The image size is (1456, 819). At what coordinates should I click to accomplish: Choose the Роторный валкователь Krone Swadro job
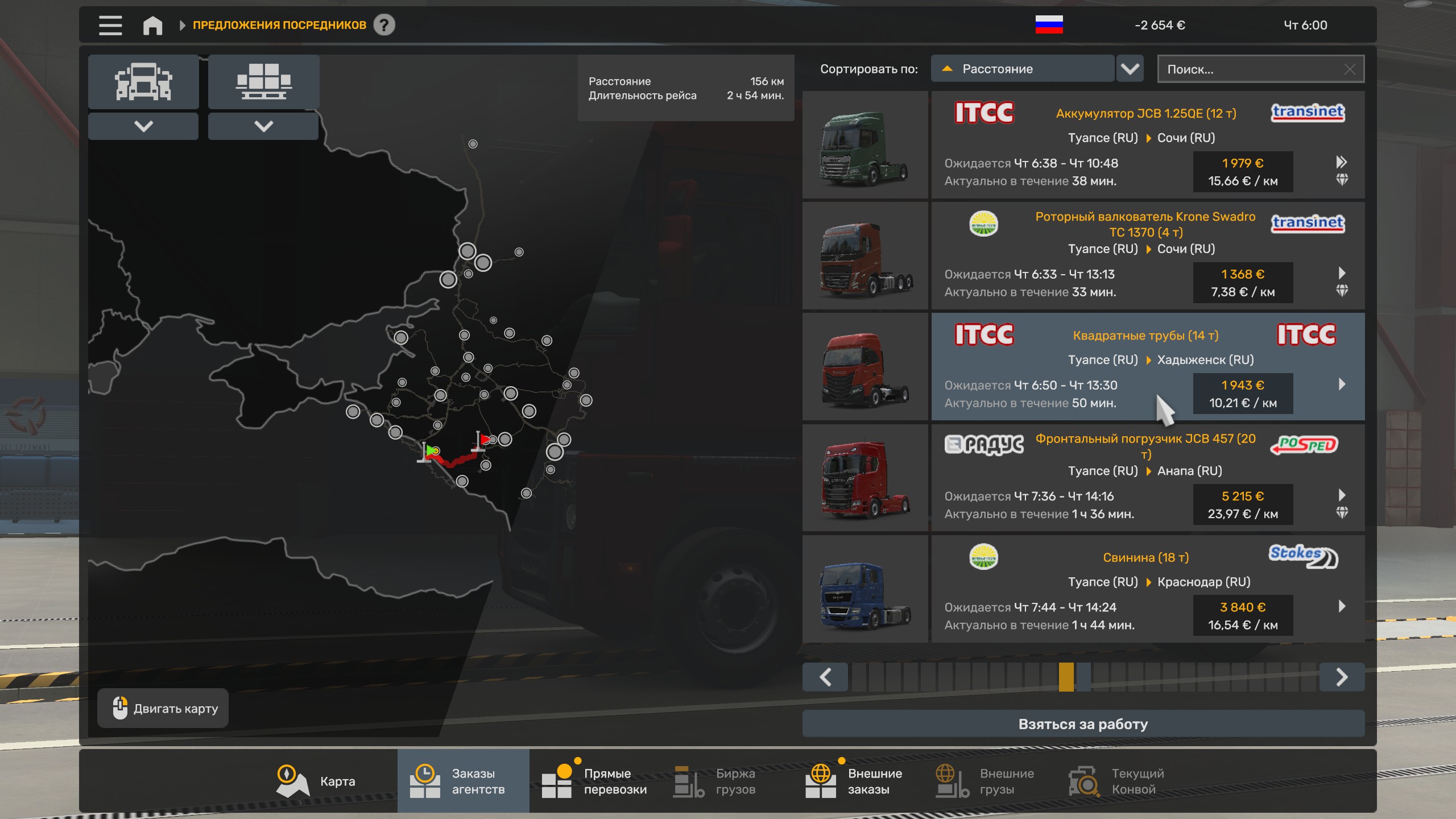tap(1147, 256)
